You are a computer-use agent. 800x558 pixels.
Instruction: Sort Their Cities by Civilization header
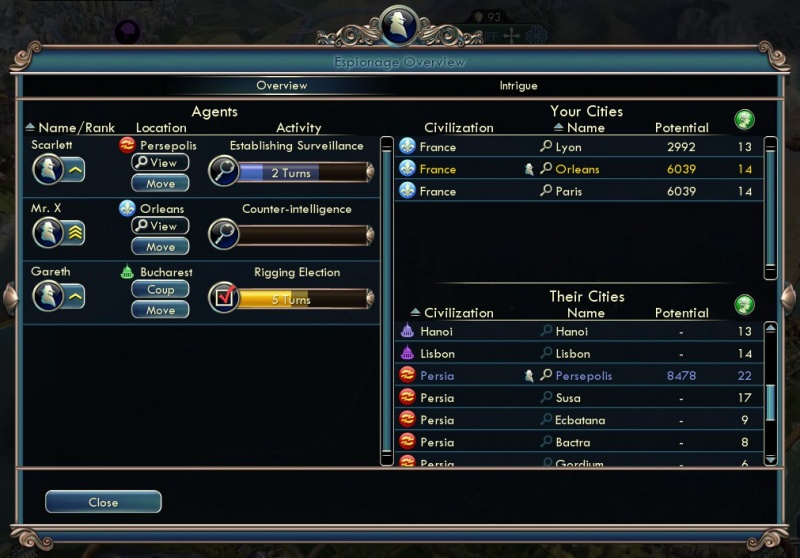click(x=458, y=313)
